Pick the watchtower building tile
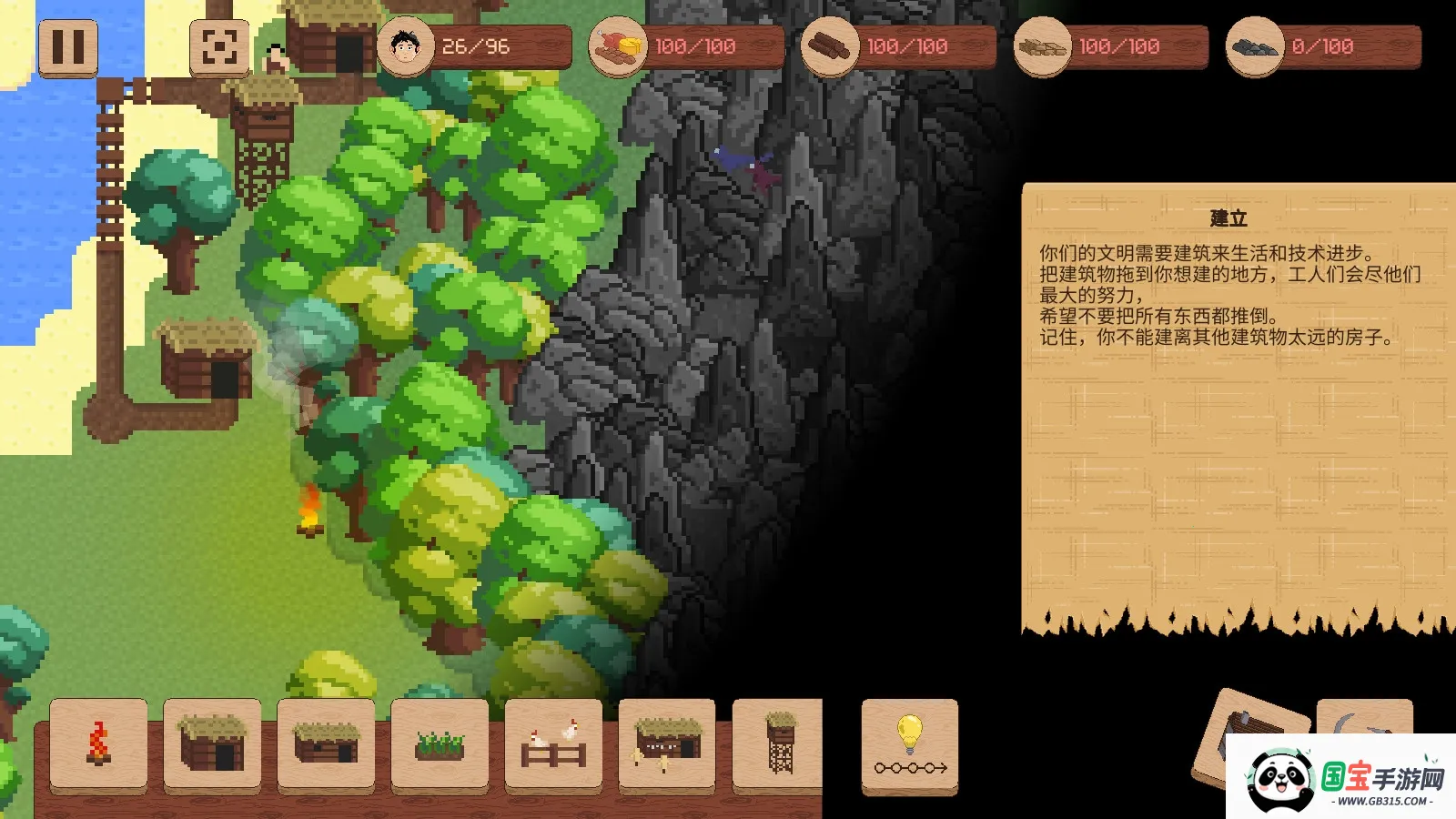The height and width of the screenshot is (819, 1456). [779, 743]
